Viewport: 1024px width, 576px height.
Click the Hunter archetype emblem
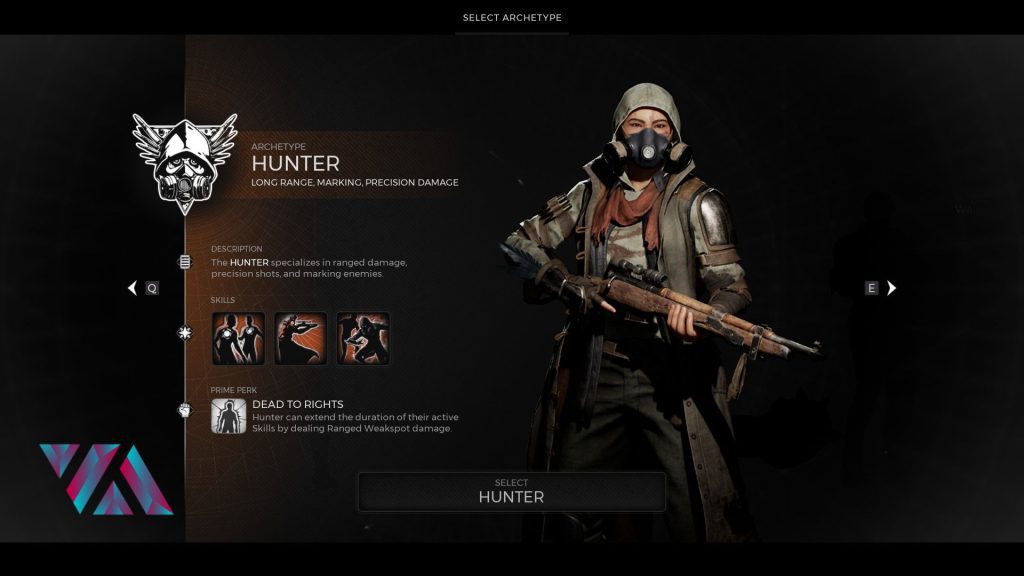point(184,163)
